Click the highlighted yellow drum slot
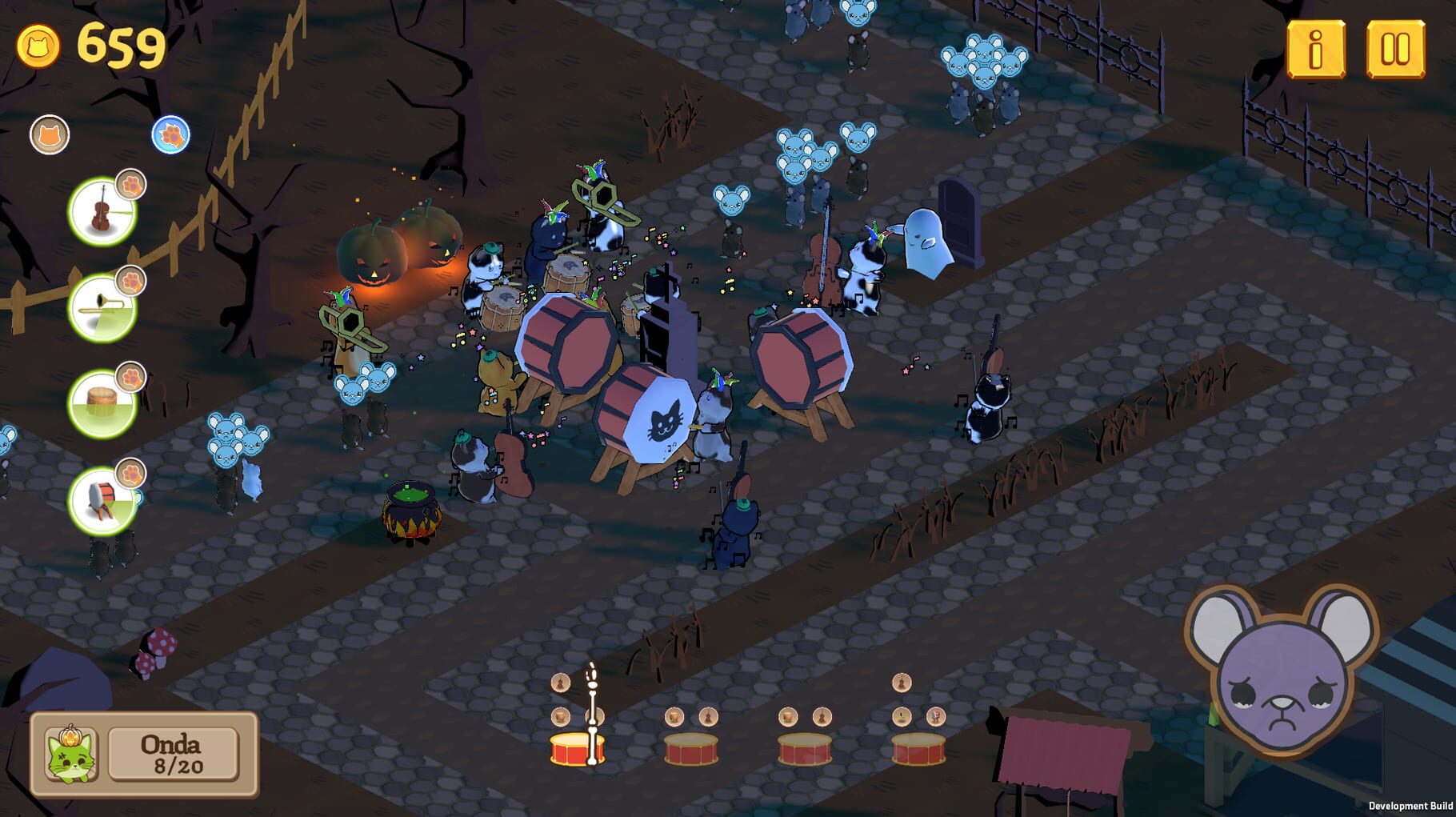 578,748
